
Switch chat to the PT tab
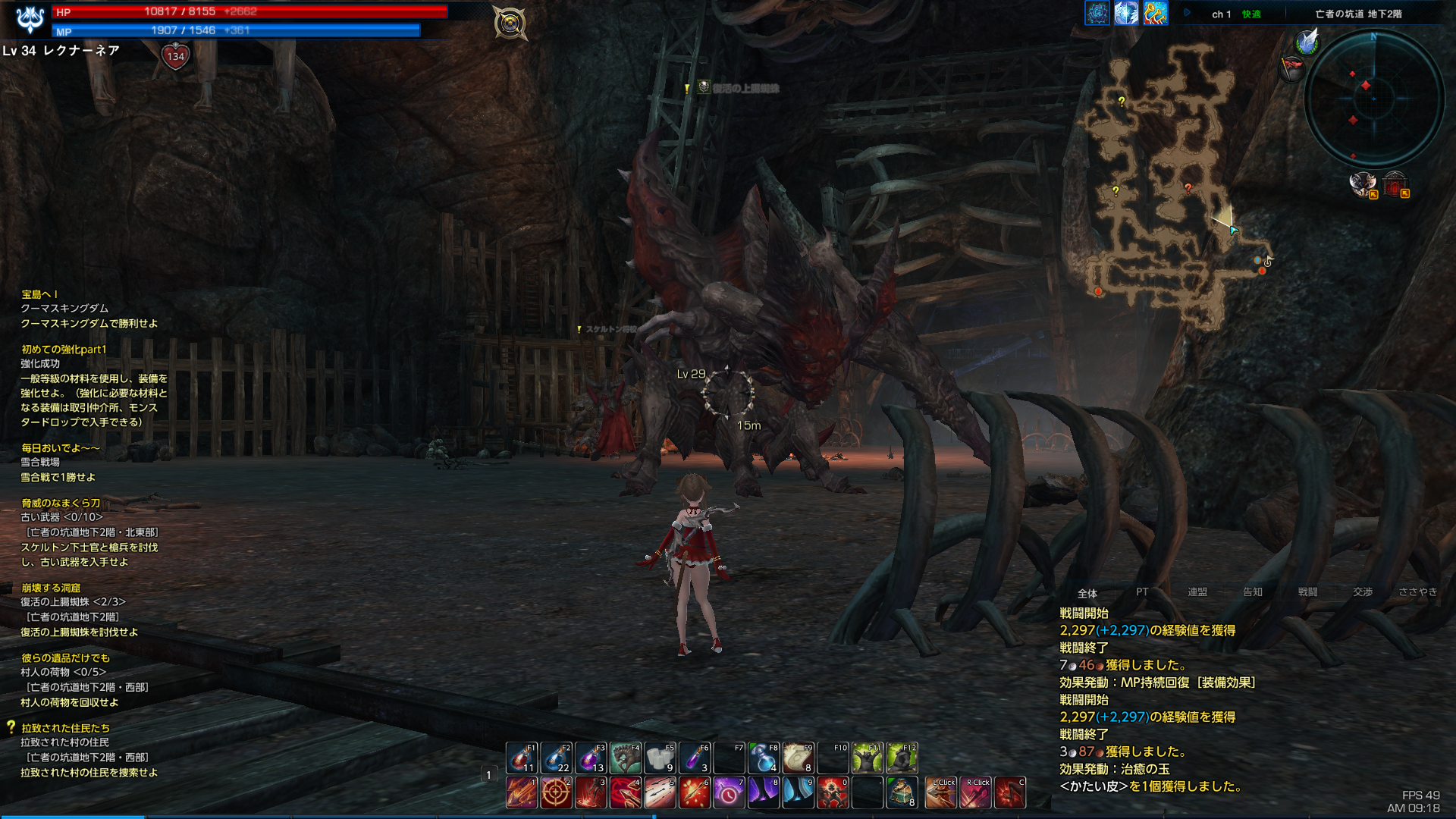tap(1142, 592)
